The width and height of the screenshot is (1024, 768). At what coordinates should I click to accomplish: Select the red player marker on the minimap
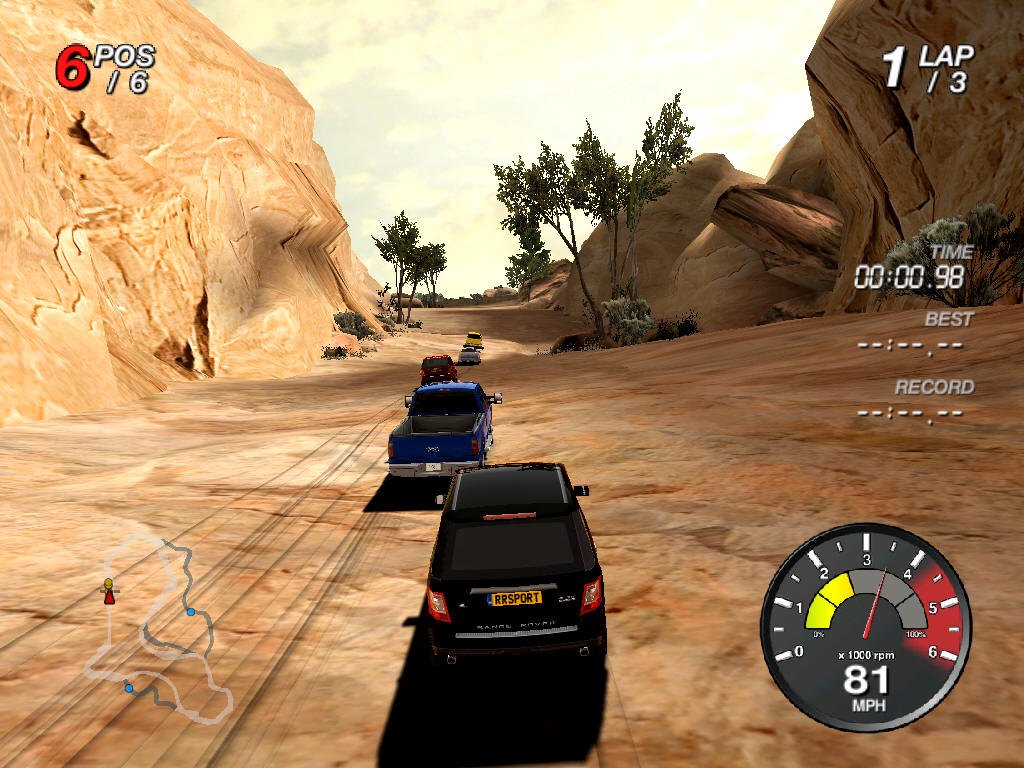click(109, 596)
